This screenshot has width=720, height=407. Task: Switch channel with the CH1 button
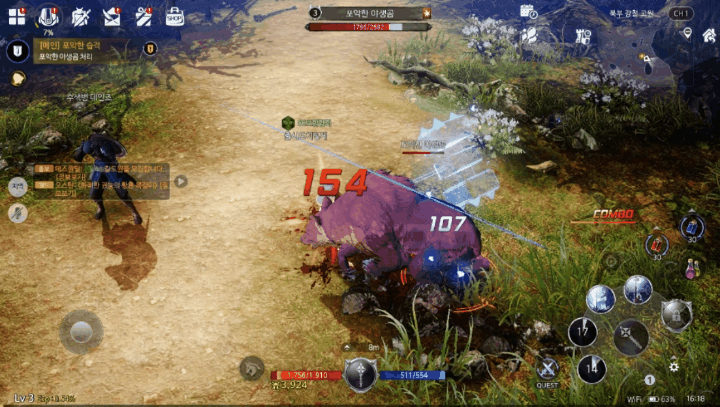coord(681,13)
